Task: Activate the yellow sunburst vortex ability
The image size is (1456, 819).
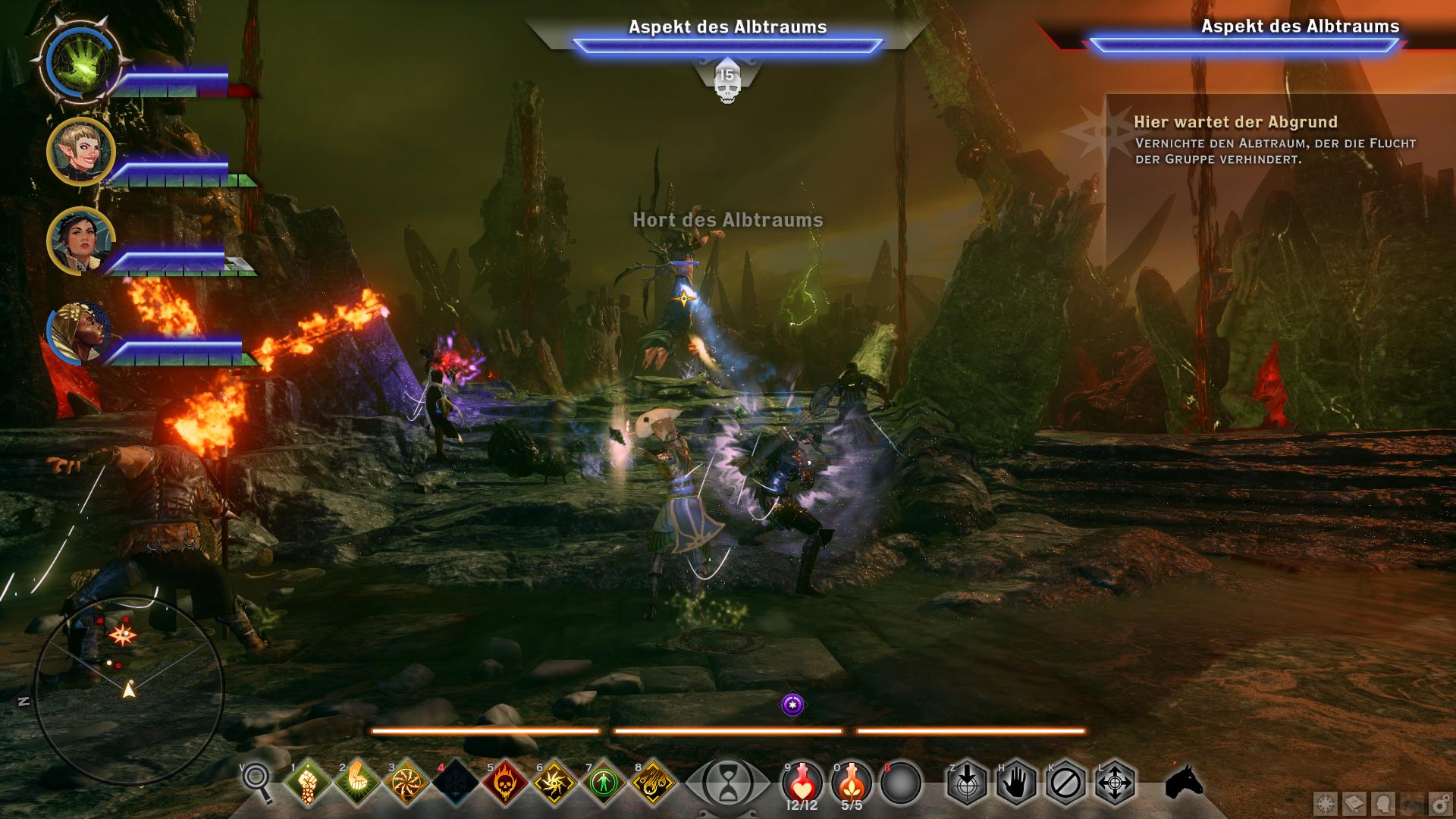Action: point(554,781)
